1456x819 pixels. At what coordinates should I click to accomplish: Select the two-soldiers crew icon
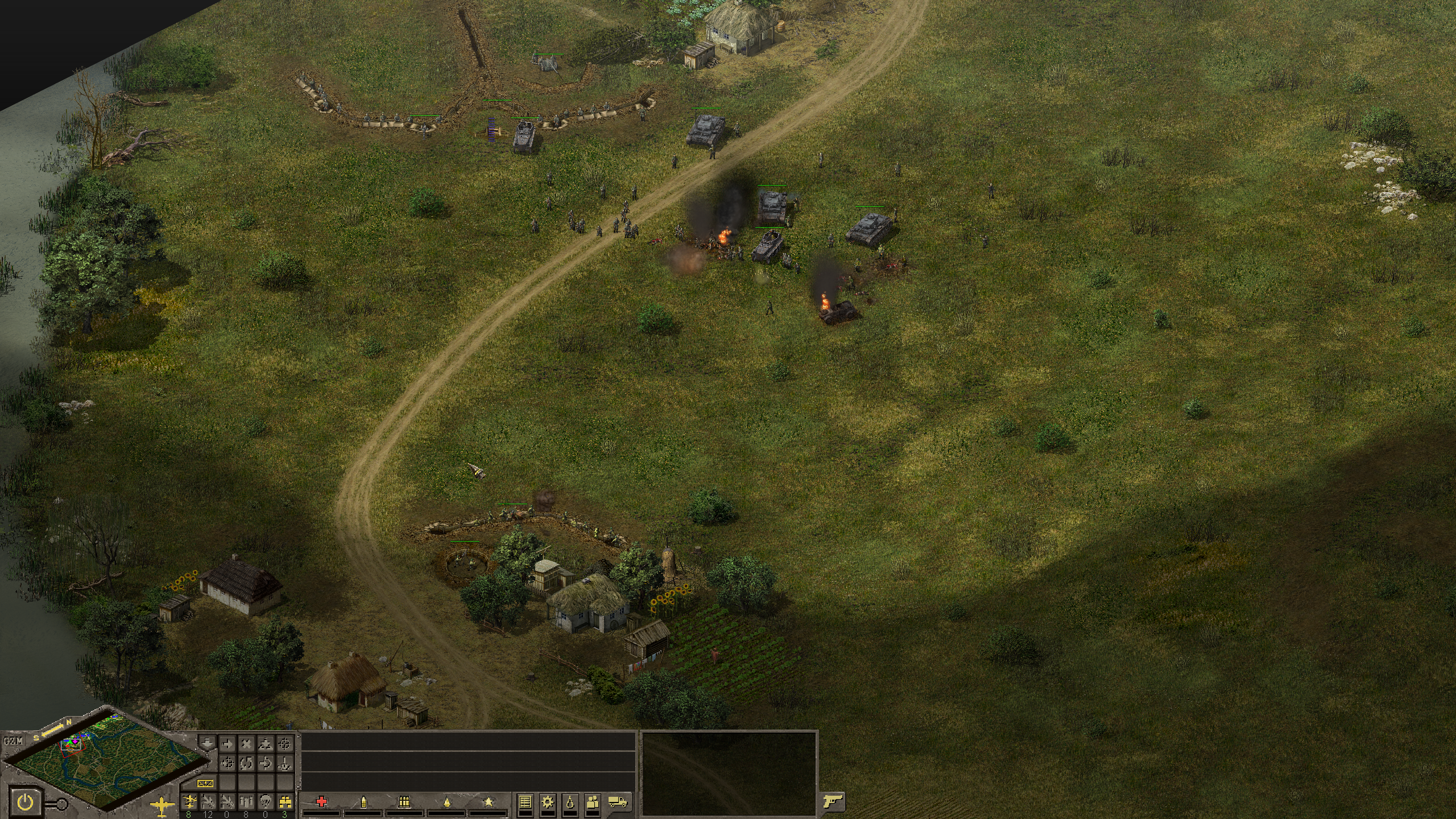[x=593, y=802]
